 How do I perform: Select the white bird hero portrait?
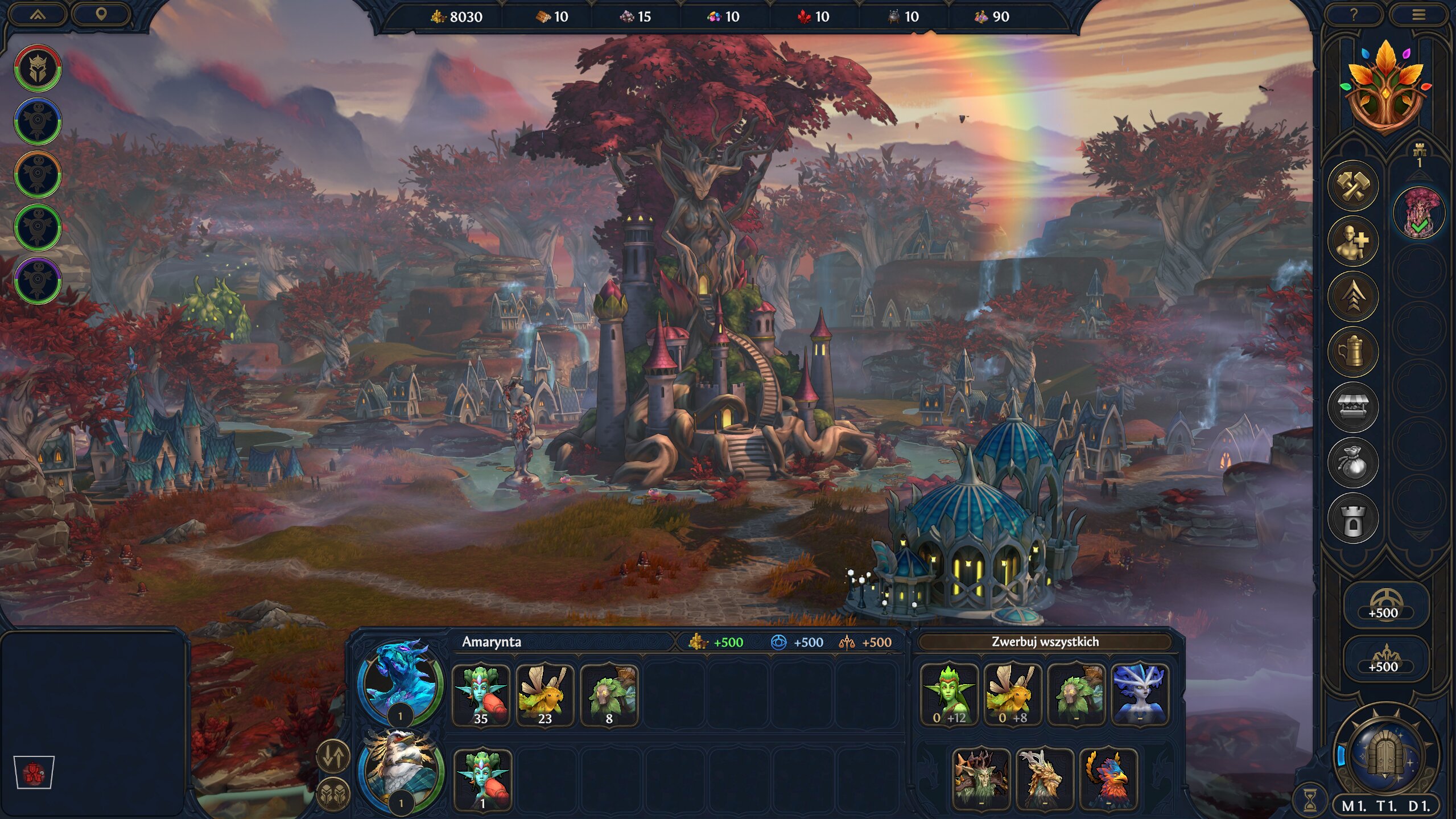click(x=402, y=768)
